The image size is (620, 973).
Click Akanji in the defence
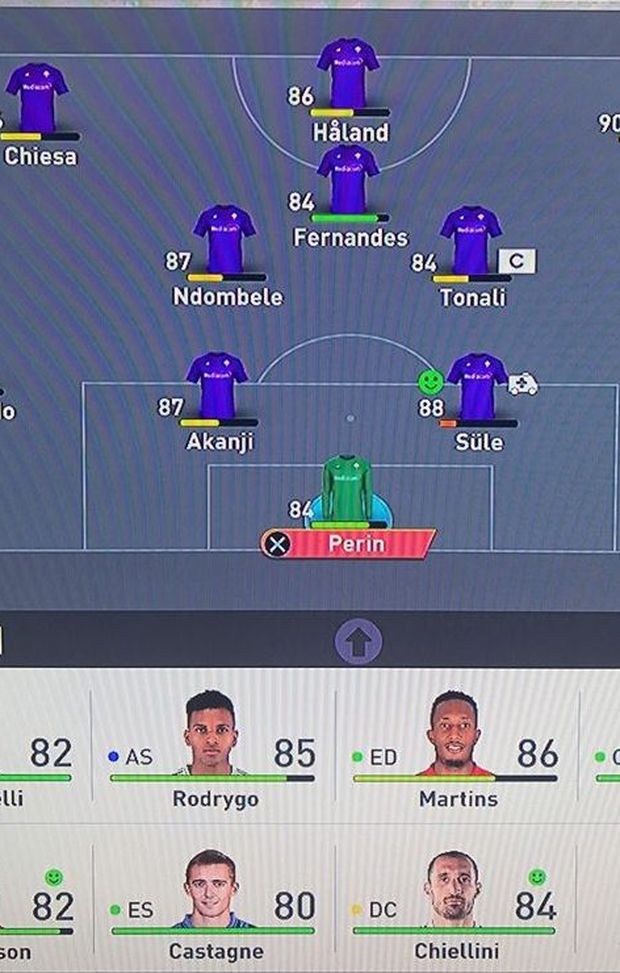pyautogui.click(x=217, y=386)
